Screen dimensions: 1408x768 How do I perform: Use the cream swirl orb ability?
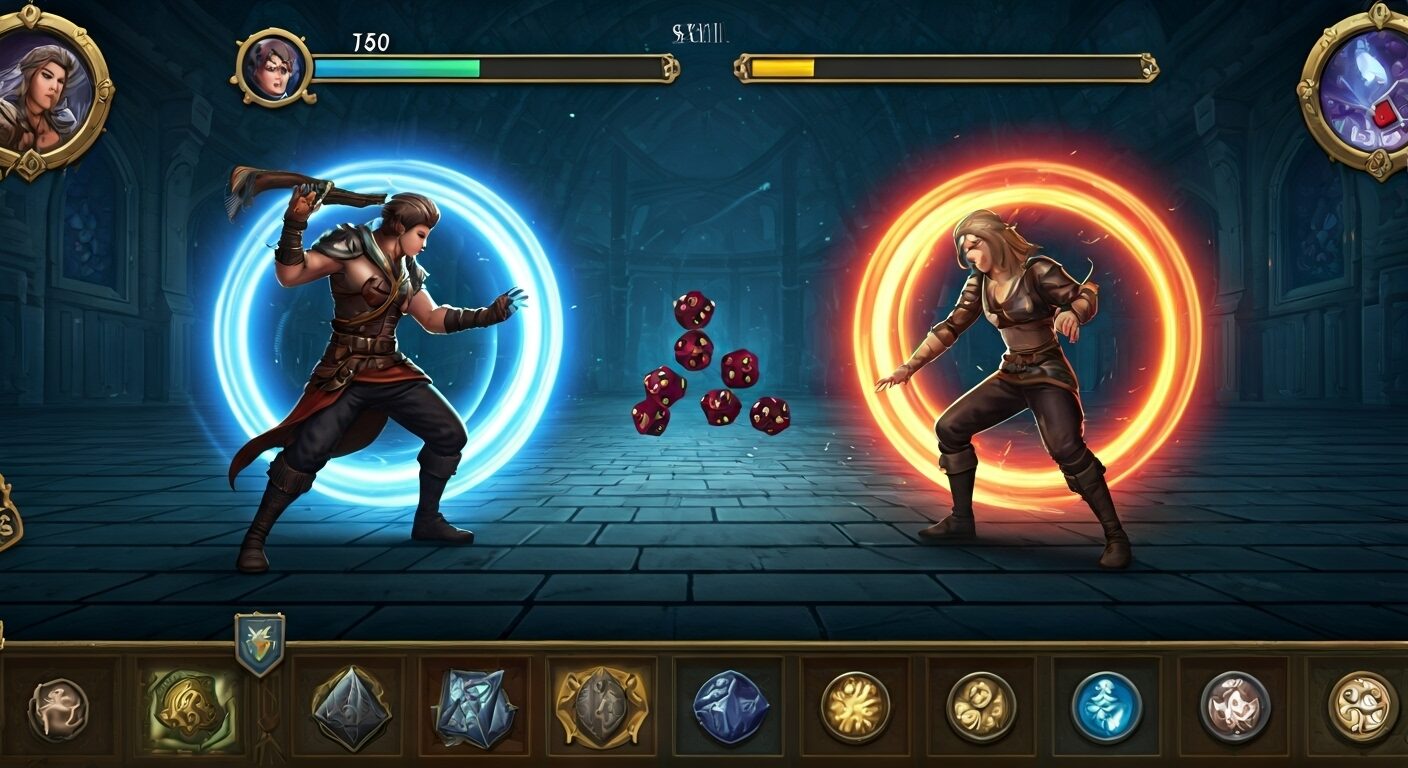point(1362,706)
